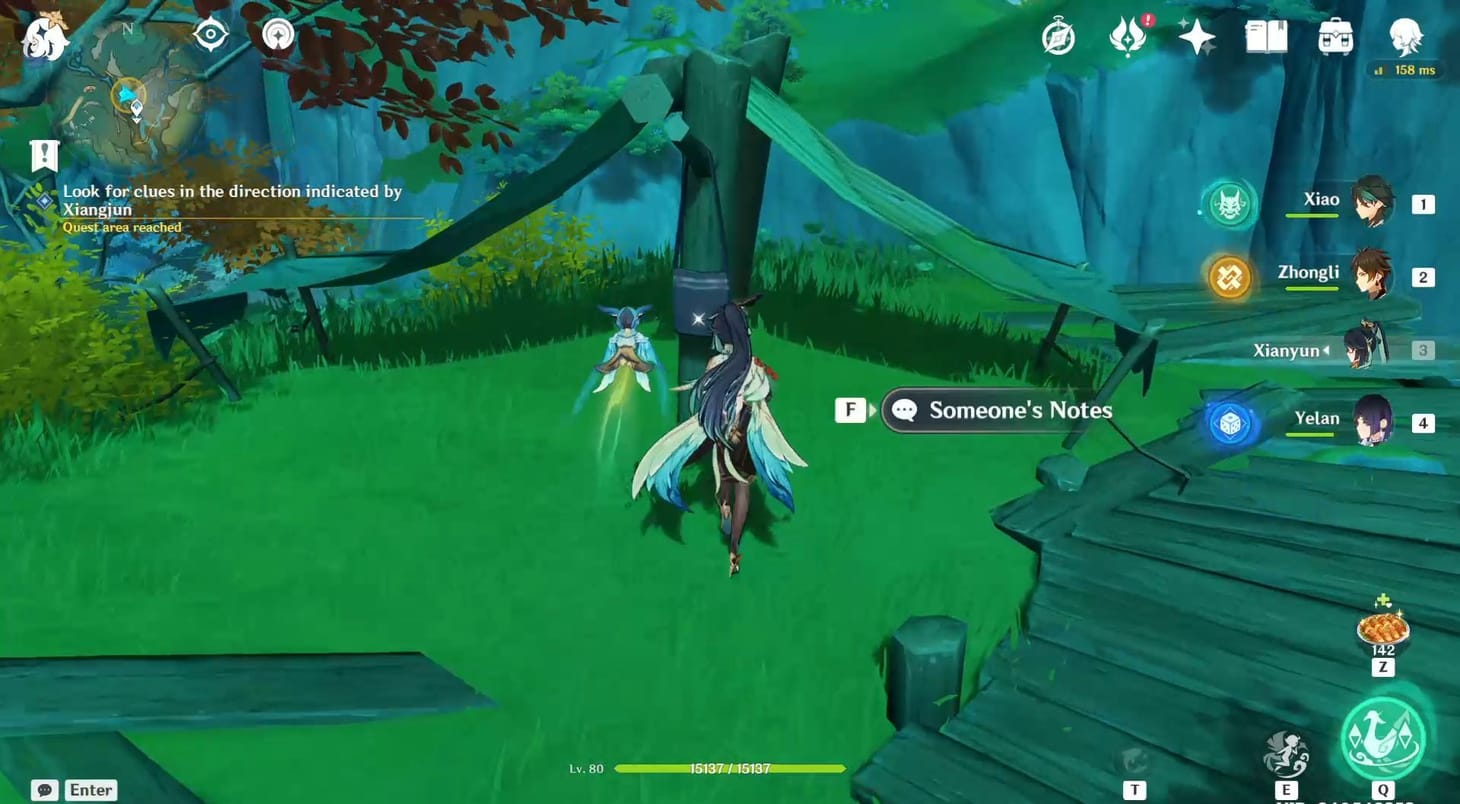The height and width of the screenshot is (804, 1460).
Task: Click the compass eye icon near minimap
Action: pyautogui.click(x=209, y=32)
